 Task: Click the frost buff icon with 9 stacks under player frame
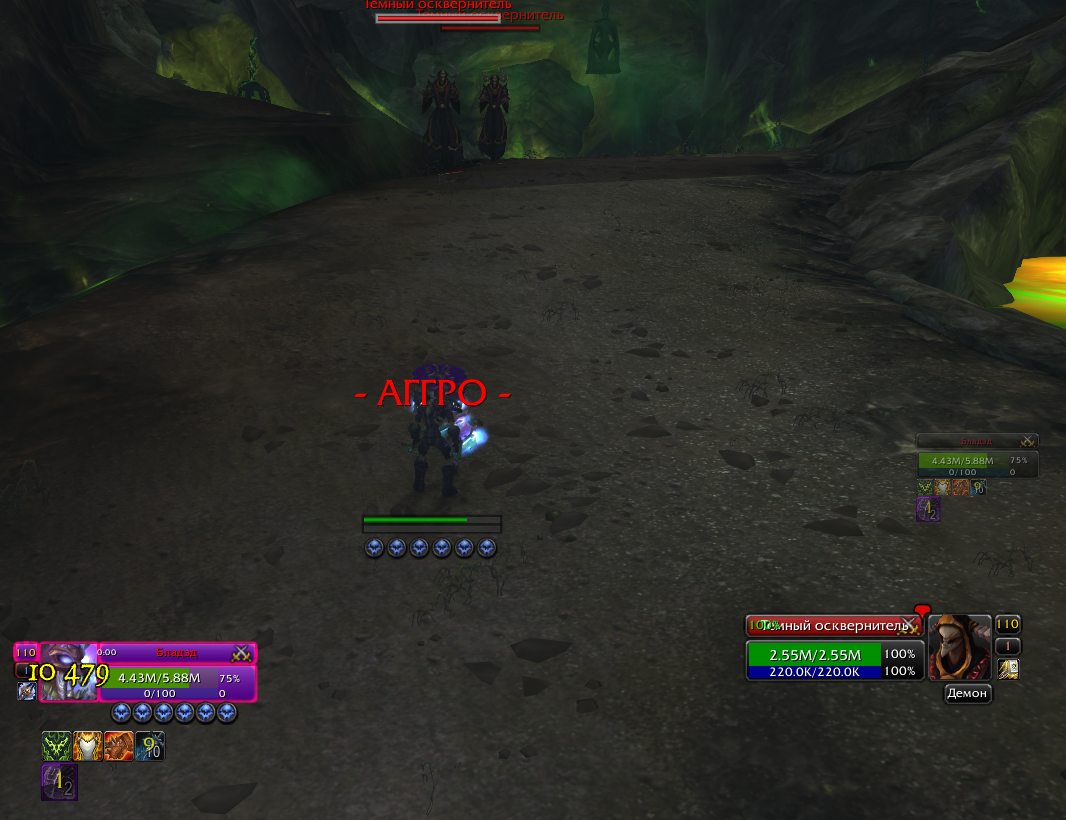[x=149, y=746]
